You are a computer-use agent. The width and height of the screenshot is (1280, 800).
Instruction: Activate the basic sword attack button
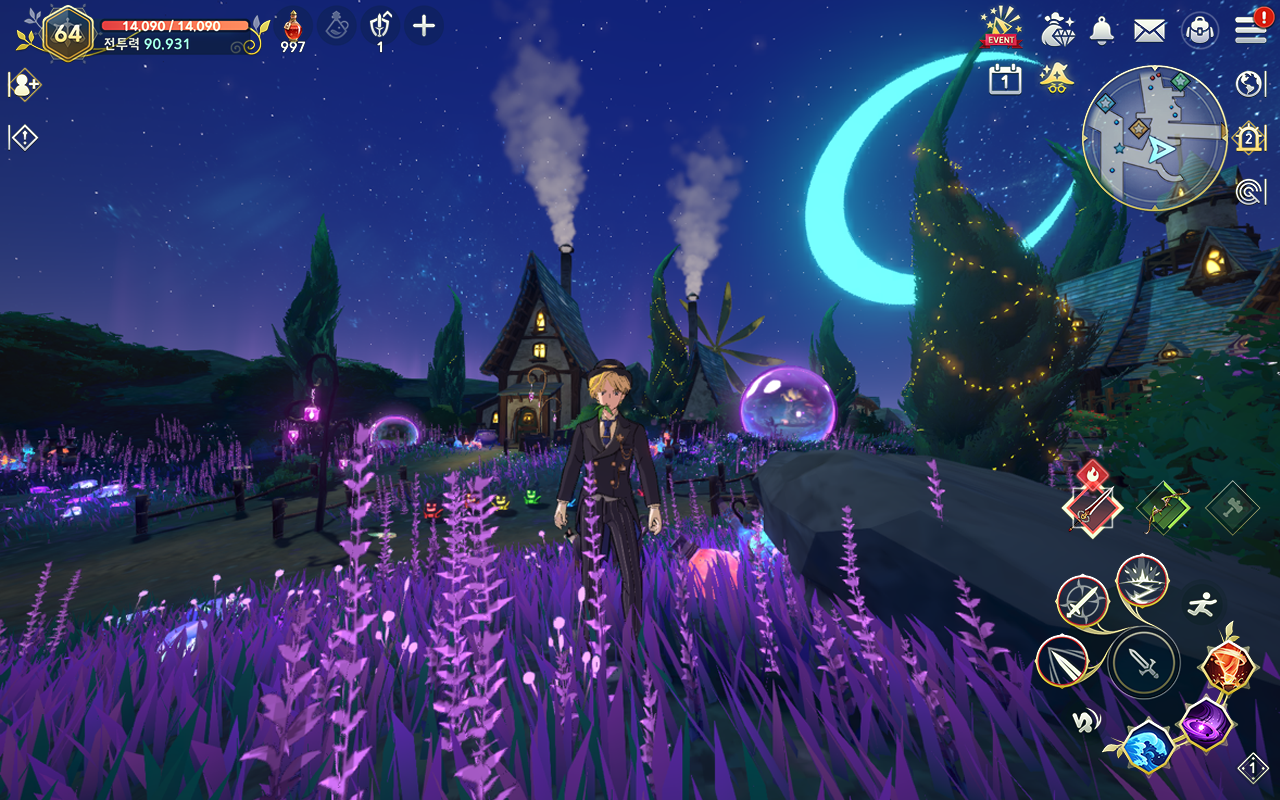(x=1144, y=663)
